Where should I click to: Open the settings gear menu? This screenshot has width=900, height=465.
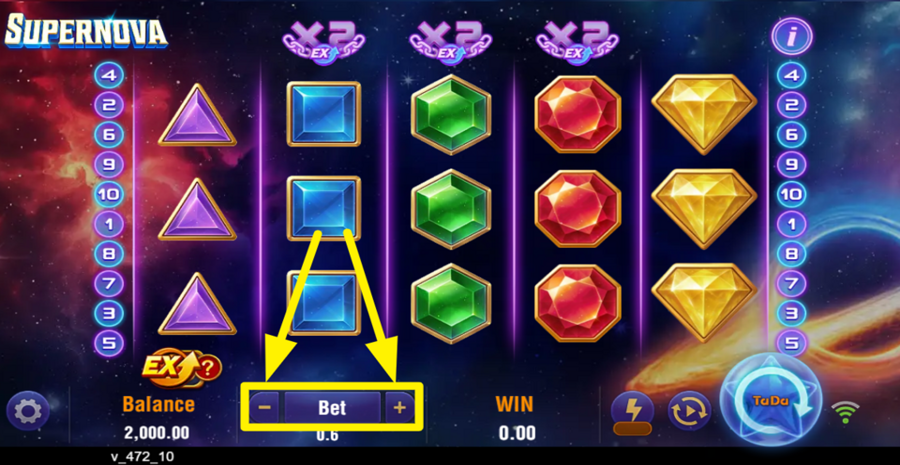pyautogui.click(x=28, y=410)
